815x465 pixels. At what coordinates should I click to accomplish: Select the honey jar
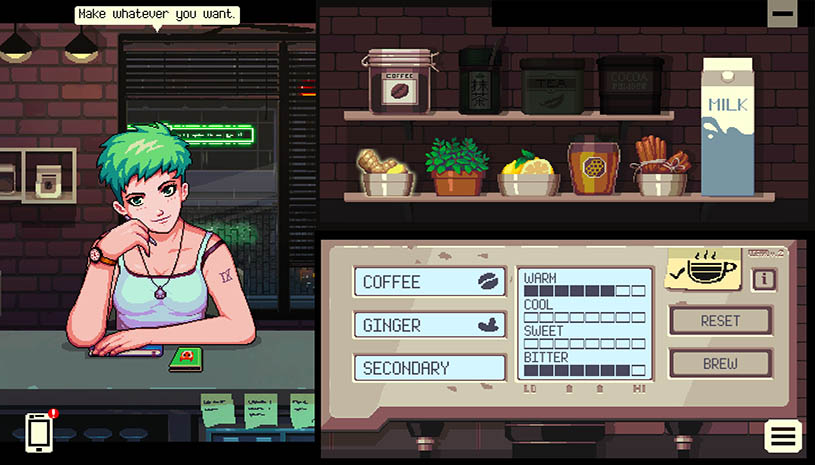[x=594, y=167]
